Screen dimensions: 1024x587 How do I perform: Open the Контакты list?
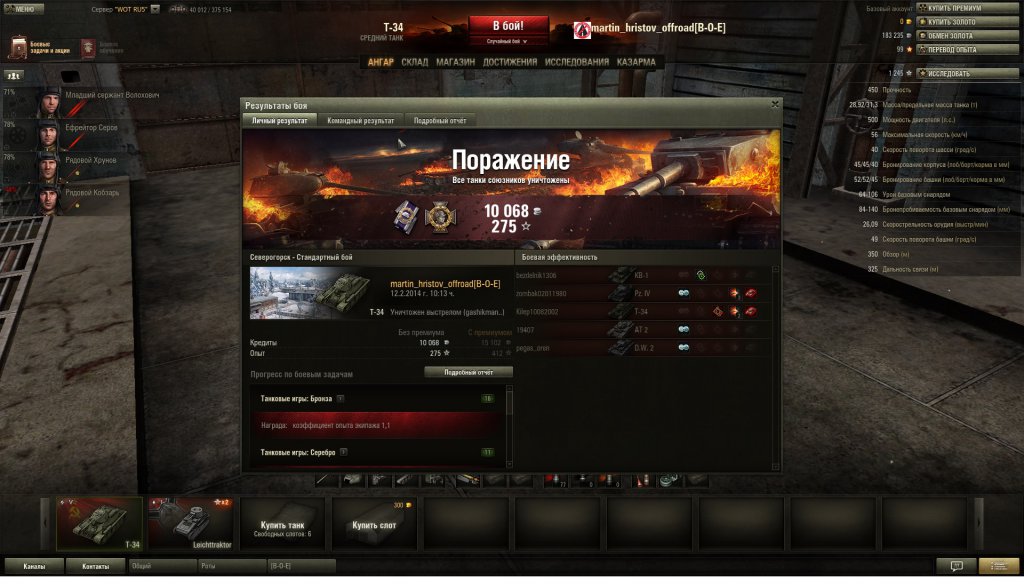click(96, 566)
